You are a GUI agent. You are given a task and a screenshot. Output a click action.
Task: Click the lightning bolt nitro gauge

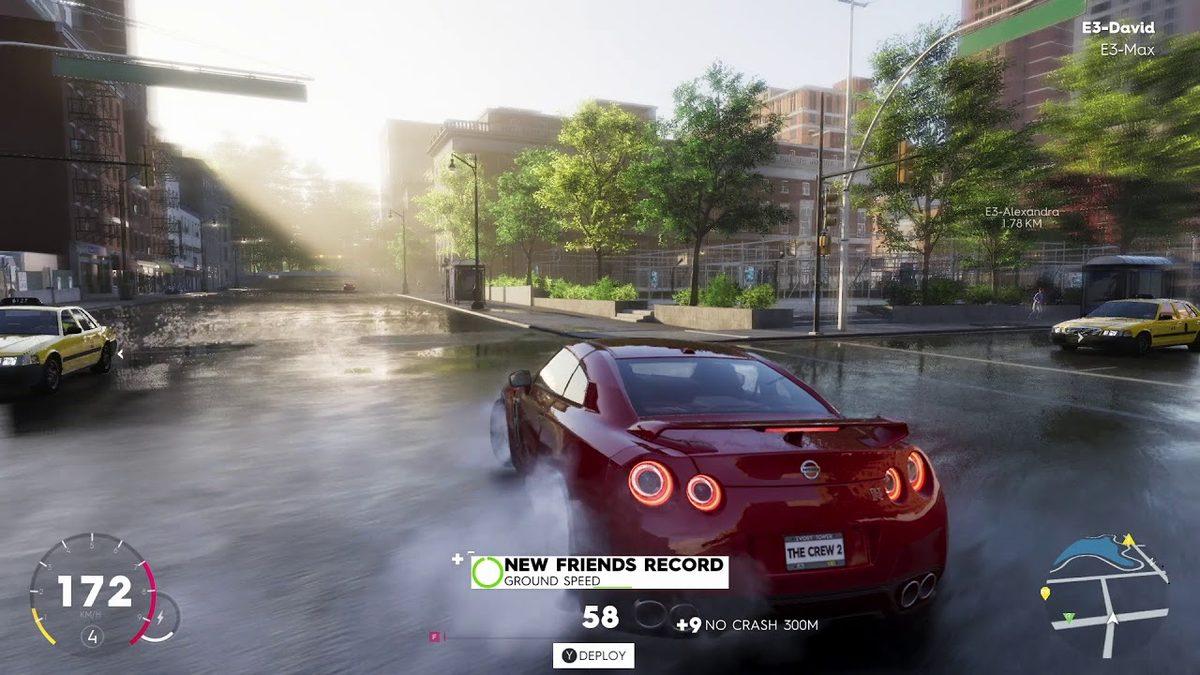coord(159,618)
